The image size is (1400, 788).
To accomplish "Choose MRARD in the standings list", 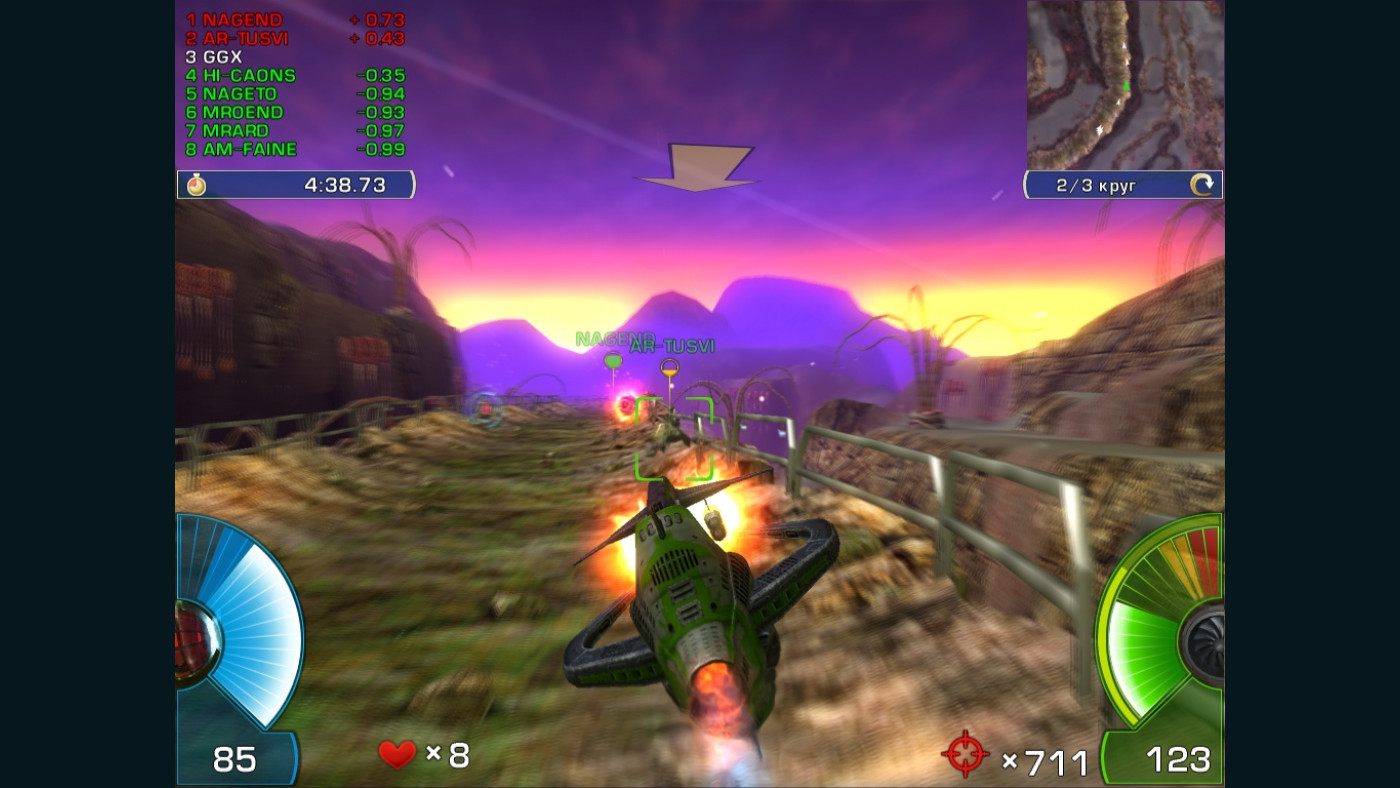I will (236, 131).
